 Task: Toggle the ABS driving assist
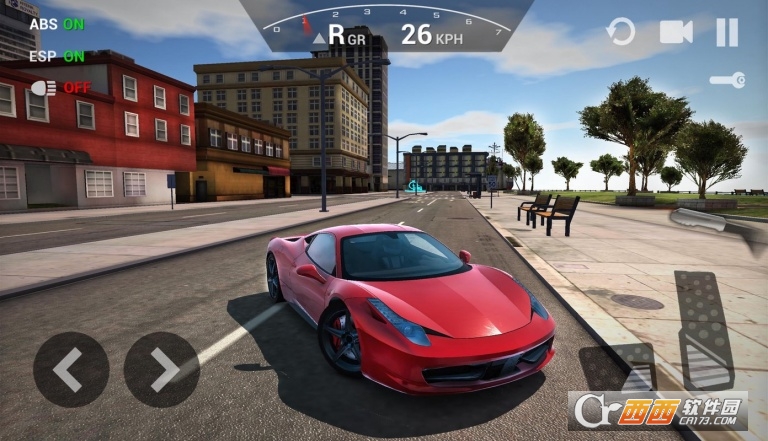[x=56, y=23]
